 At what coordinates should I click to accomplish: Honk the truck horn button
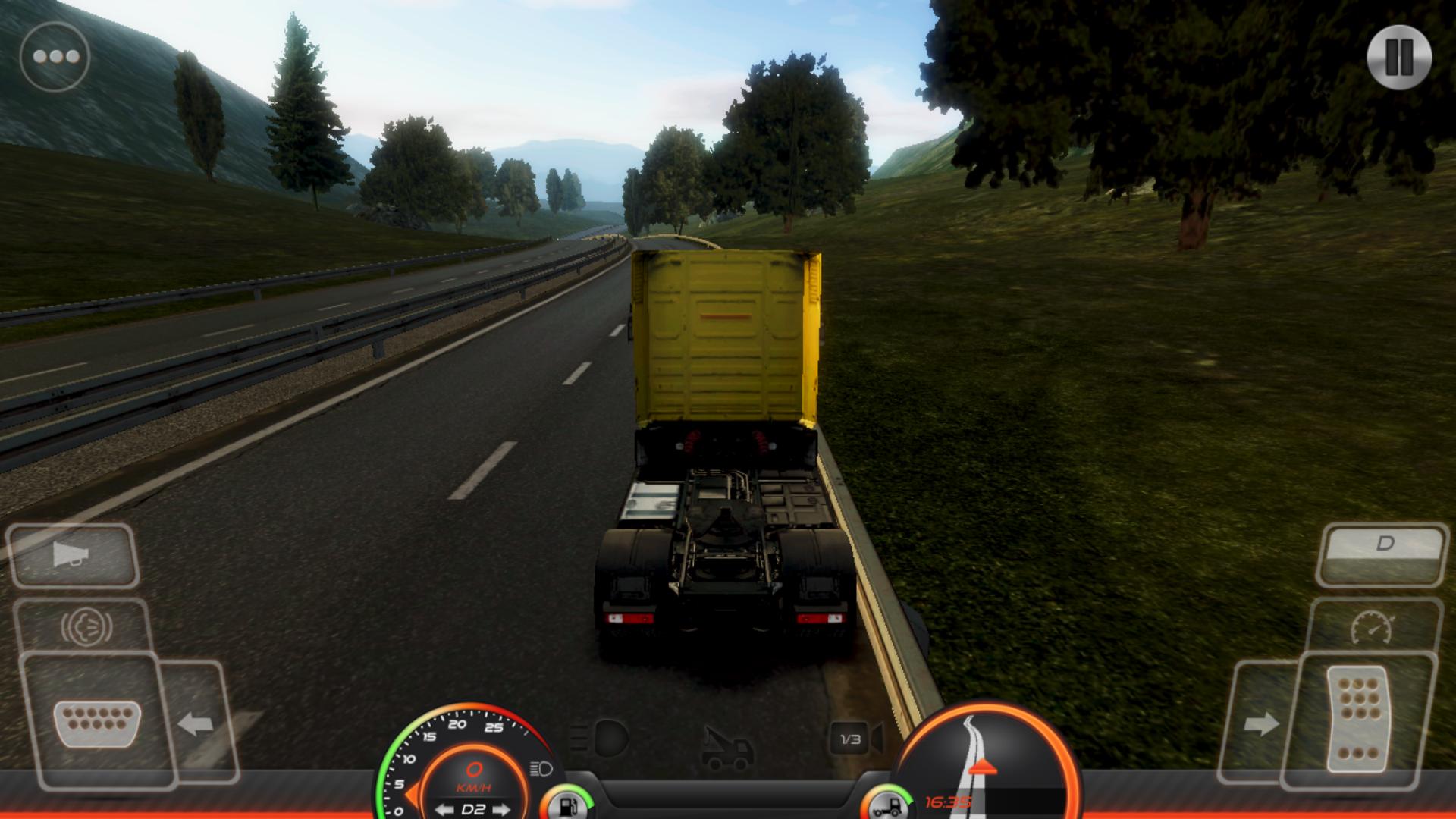tap(73, 556)
